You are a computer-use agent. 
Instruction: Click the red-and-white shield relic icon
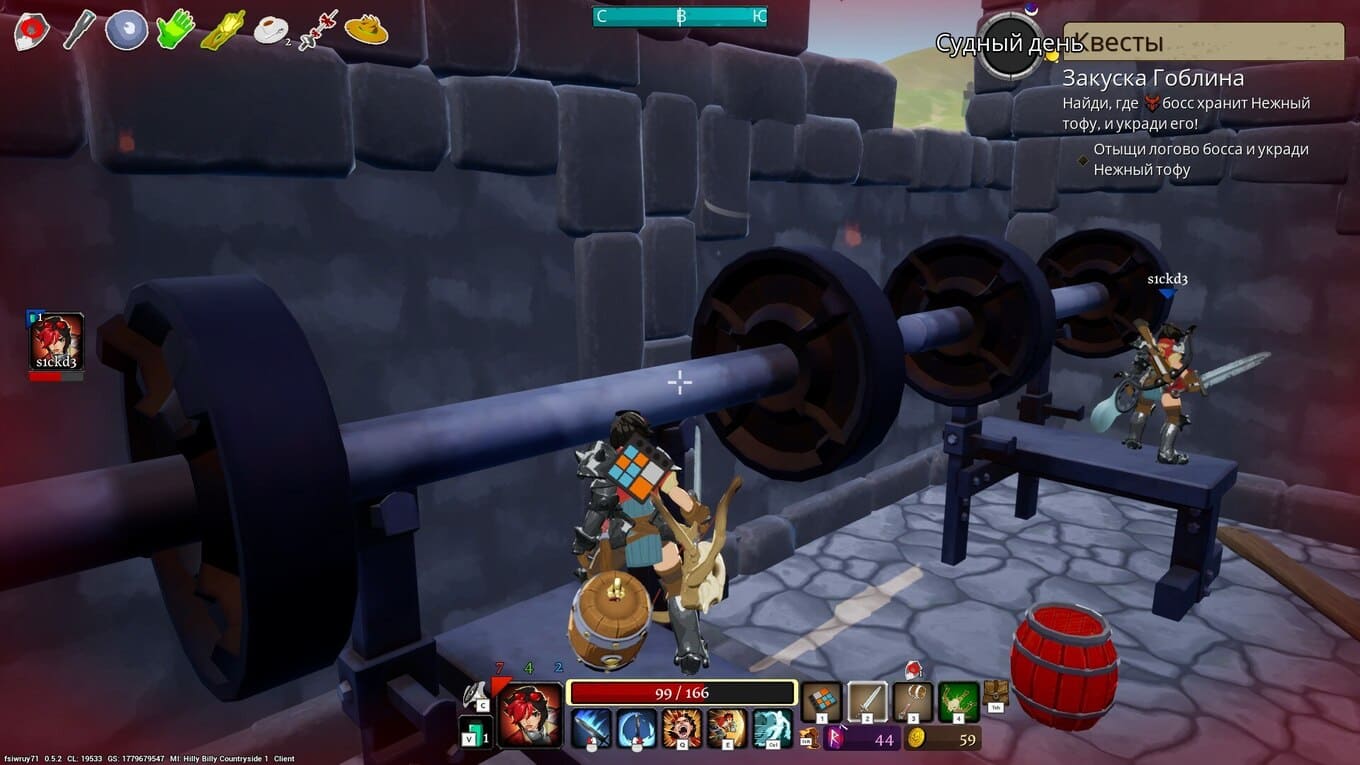[31, 30]
